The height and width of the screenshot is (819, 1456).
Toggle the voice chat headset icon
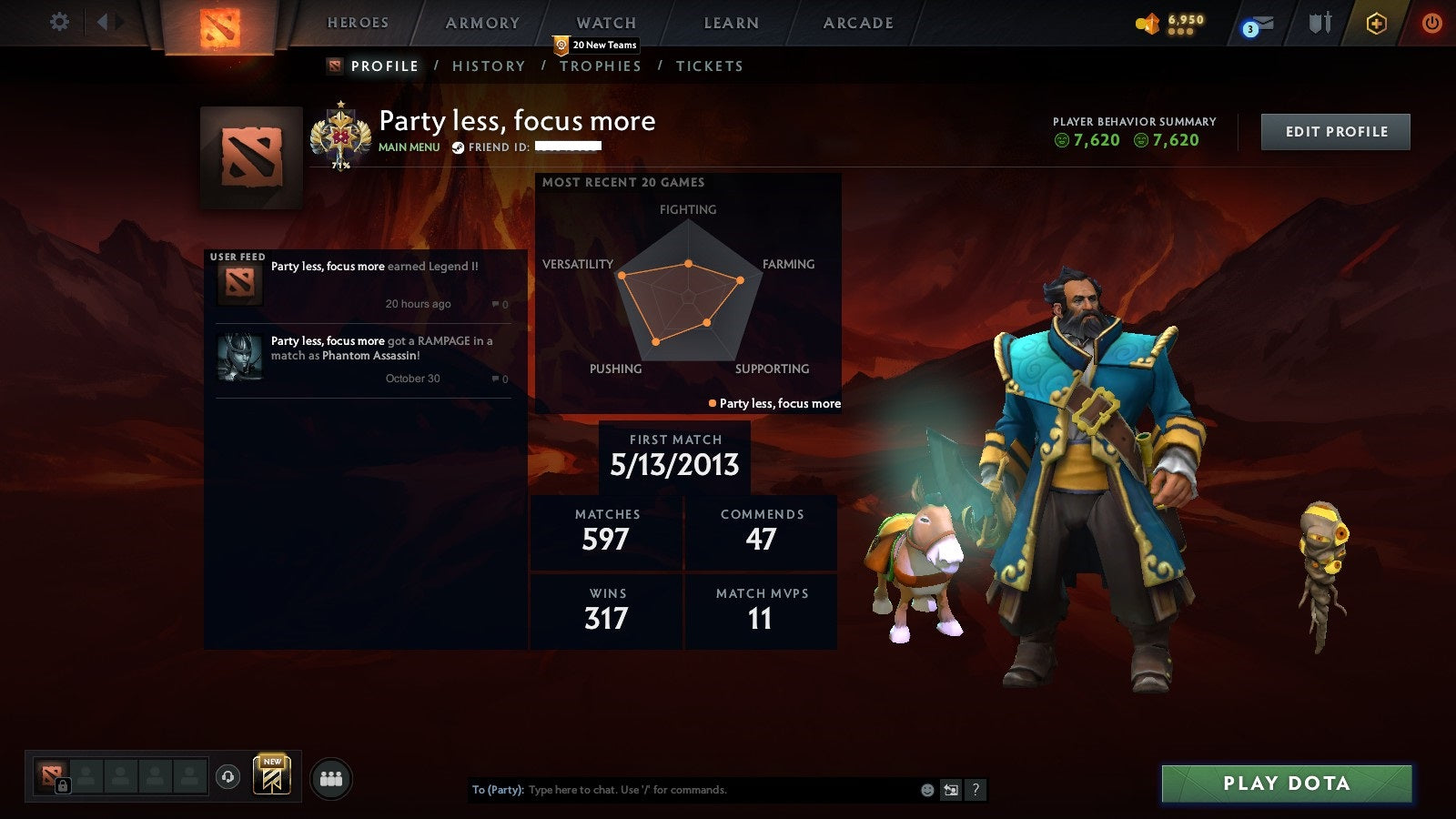click(227, 778)
